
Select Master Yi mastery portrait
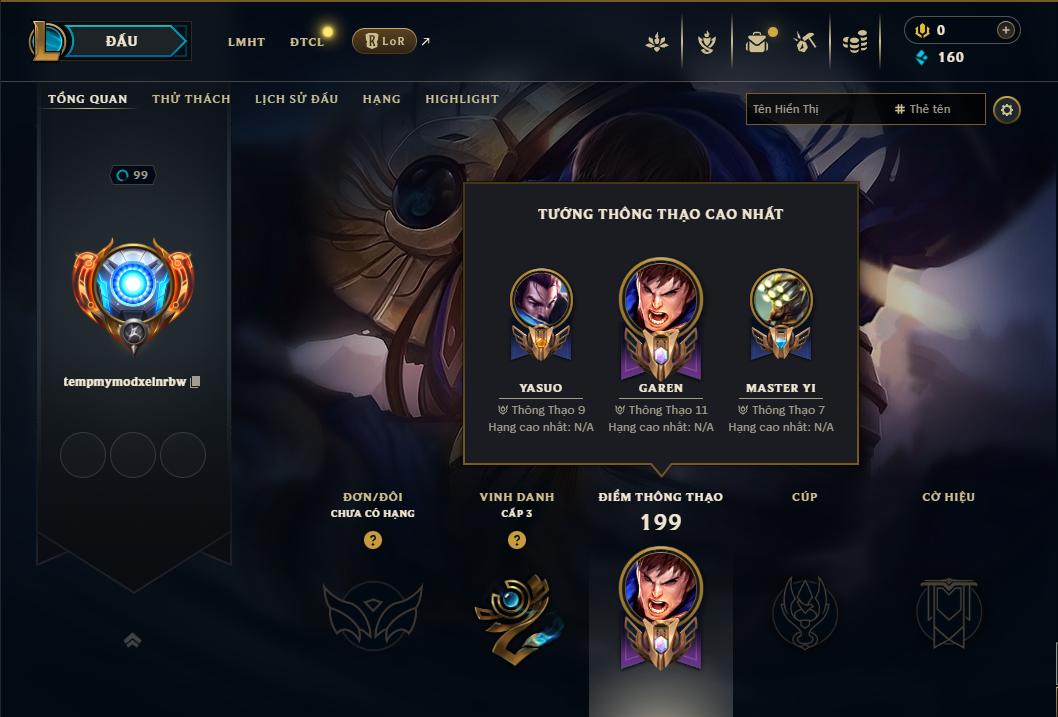[x=781, y=300]
